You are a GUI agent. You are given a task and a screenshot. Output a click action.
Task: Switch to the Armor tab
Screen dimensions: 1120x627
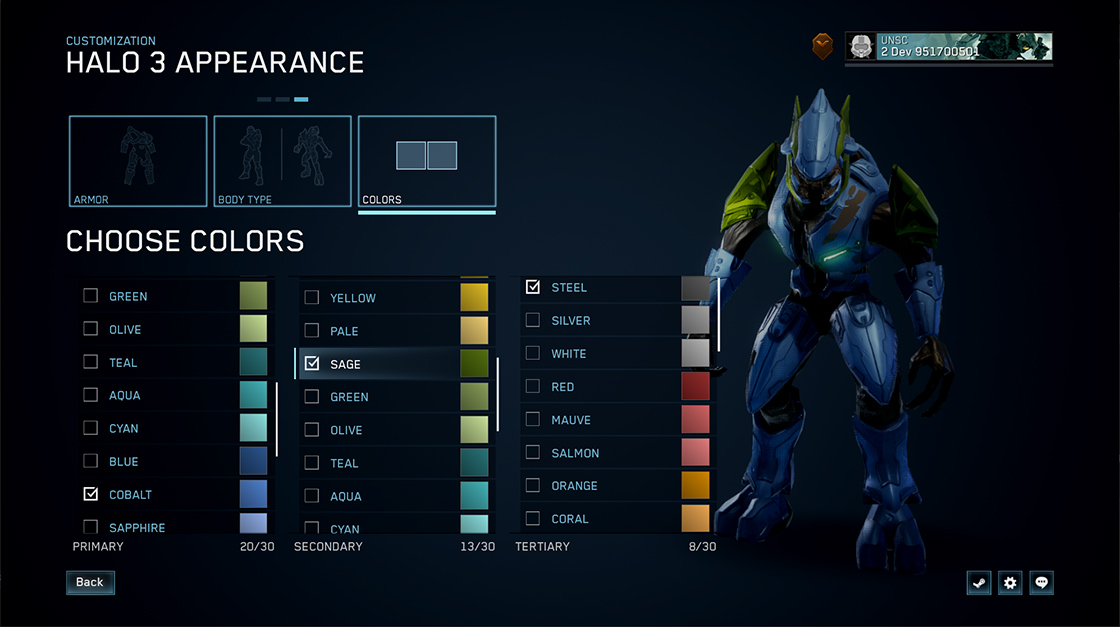tap(138, 162)
